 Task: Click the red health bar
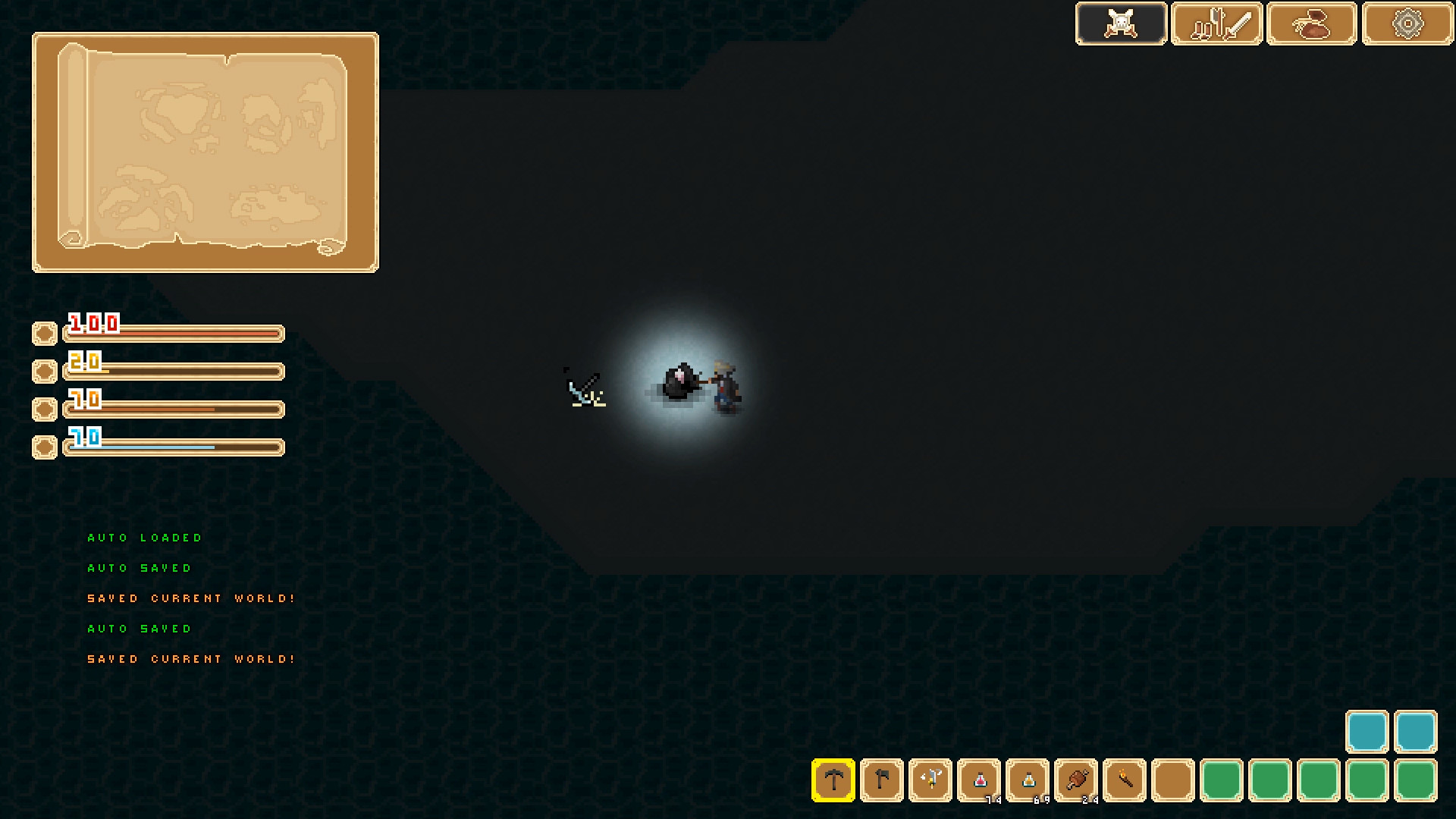coord(173,332)
